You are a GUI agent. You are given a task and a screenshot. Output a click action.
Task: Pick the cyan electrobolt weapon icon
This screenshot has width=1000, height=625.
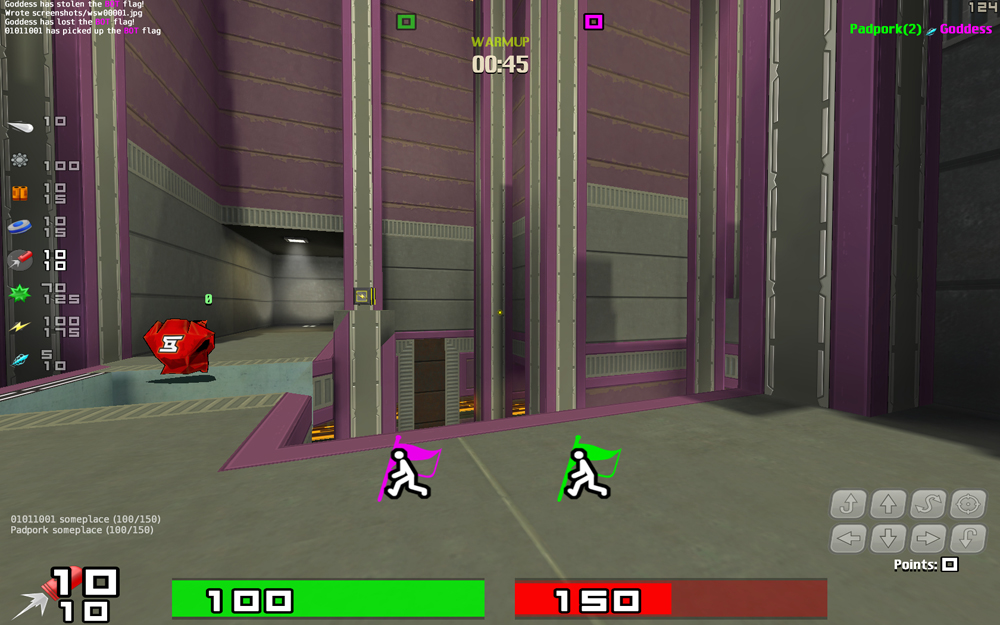pos(19,360)
